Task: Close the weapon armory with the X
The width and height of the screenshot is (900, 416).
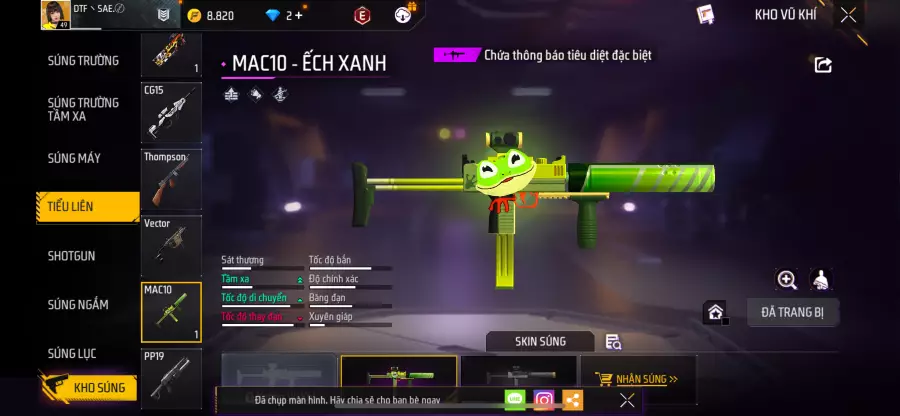Action: [848, 15]
